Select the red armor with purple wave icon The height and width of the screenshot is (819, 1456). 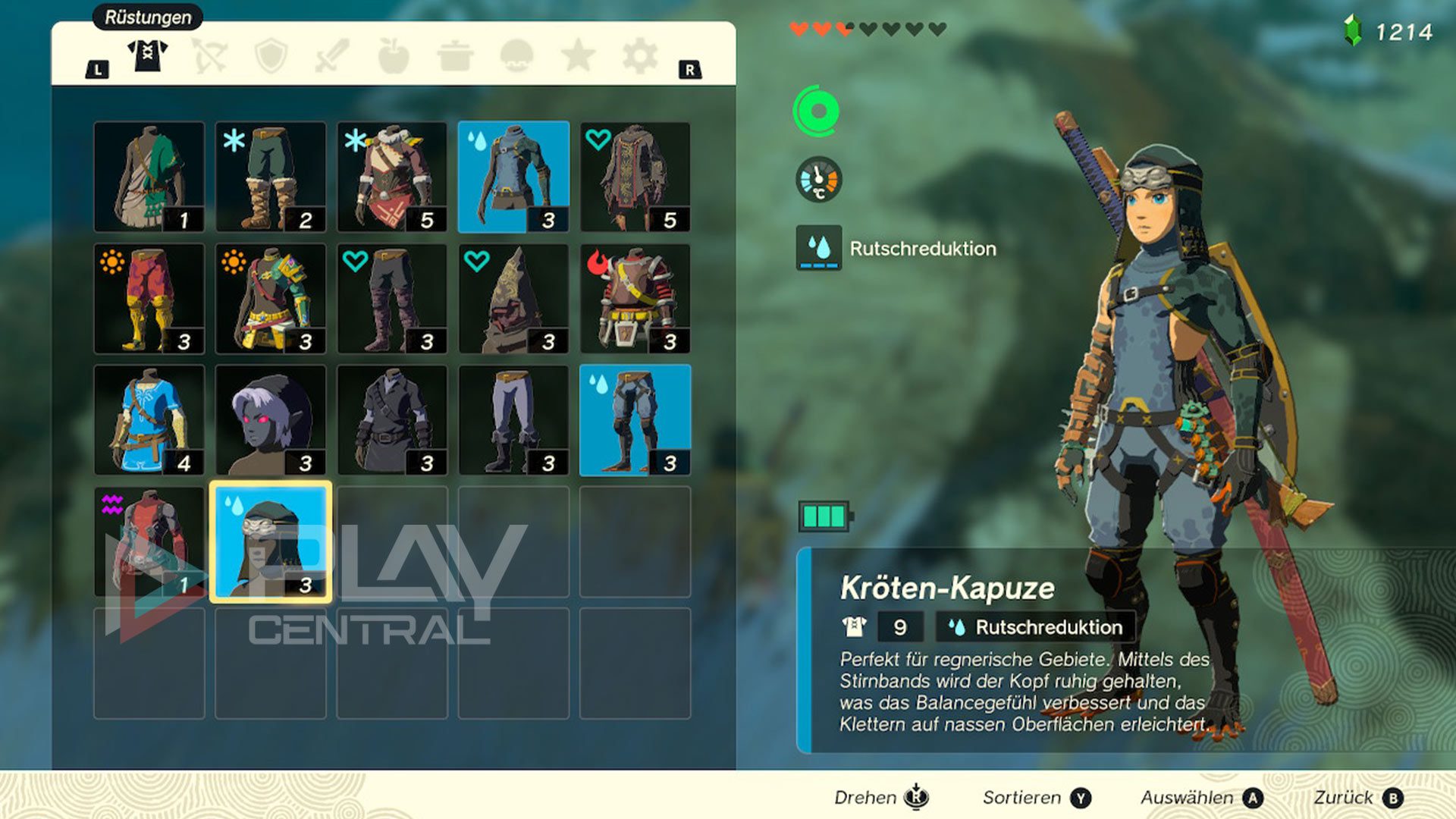point(149,541)
